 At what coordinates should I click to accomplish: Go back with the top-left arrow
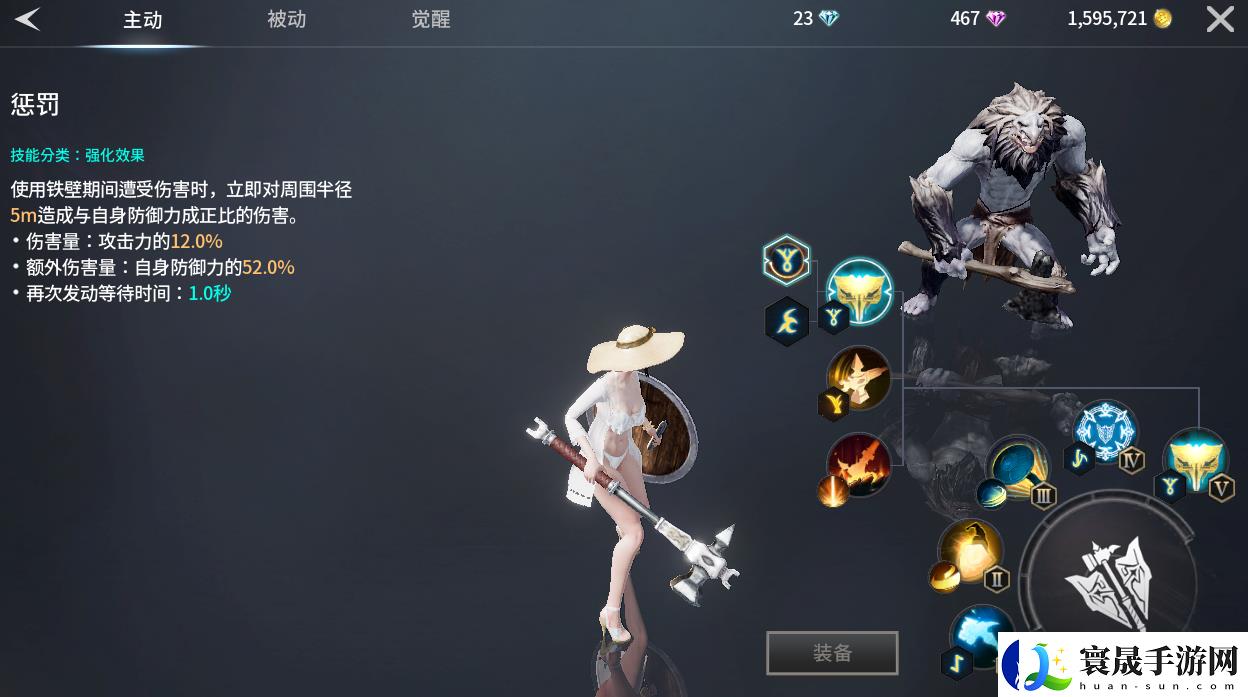(28, 19)
